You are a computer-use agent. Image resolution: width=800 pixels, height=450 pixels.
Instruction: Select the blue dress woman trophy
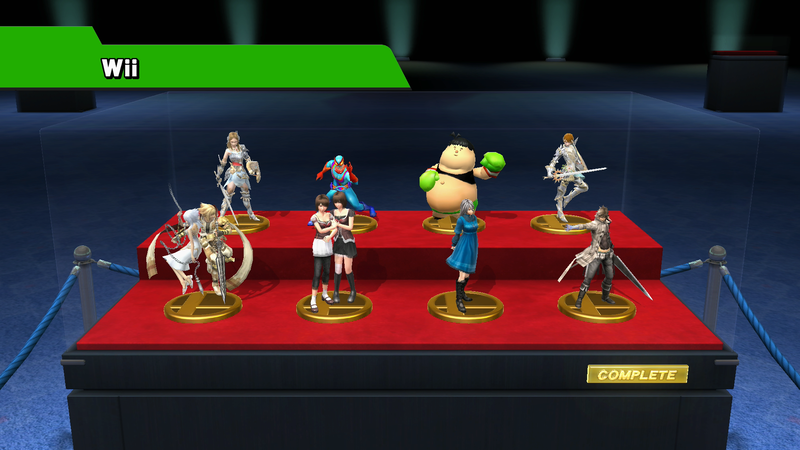[x=465, y=255]
